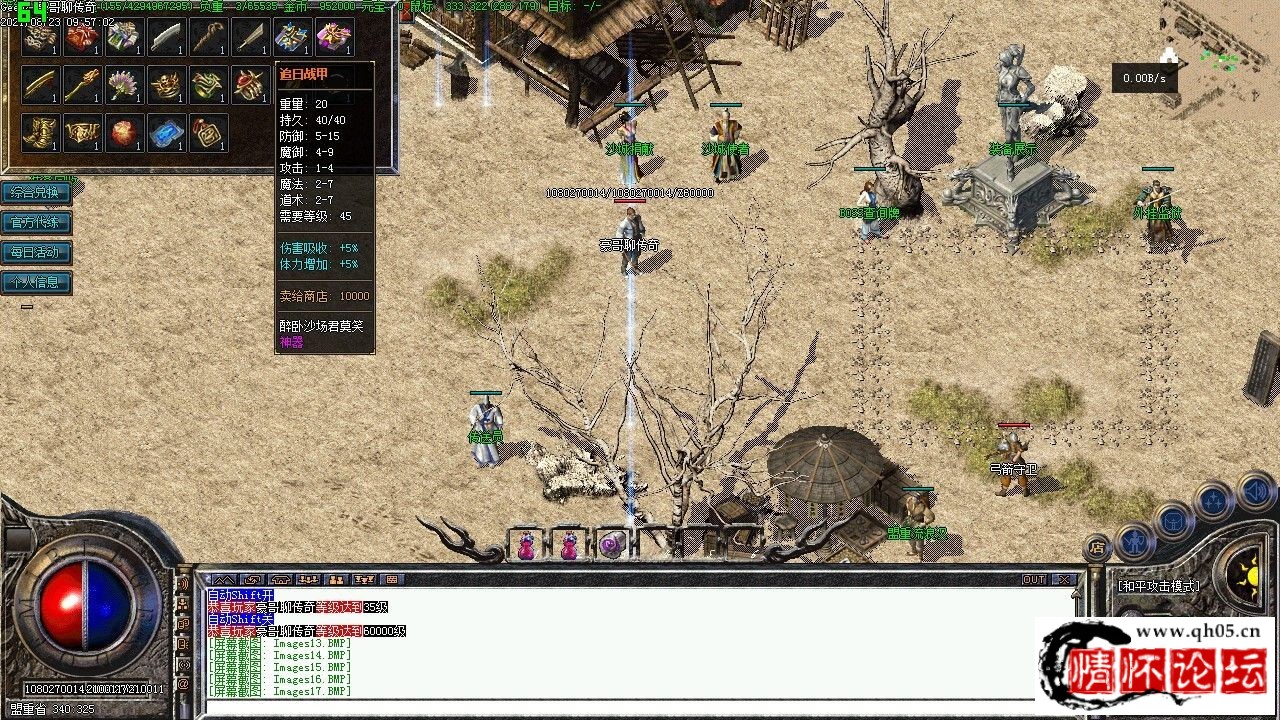Open the 综合兑换 exchange menu

(36, 193)
